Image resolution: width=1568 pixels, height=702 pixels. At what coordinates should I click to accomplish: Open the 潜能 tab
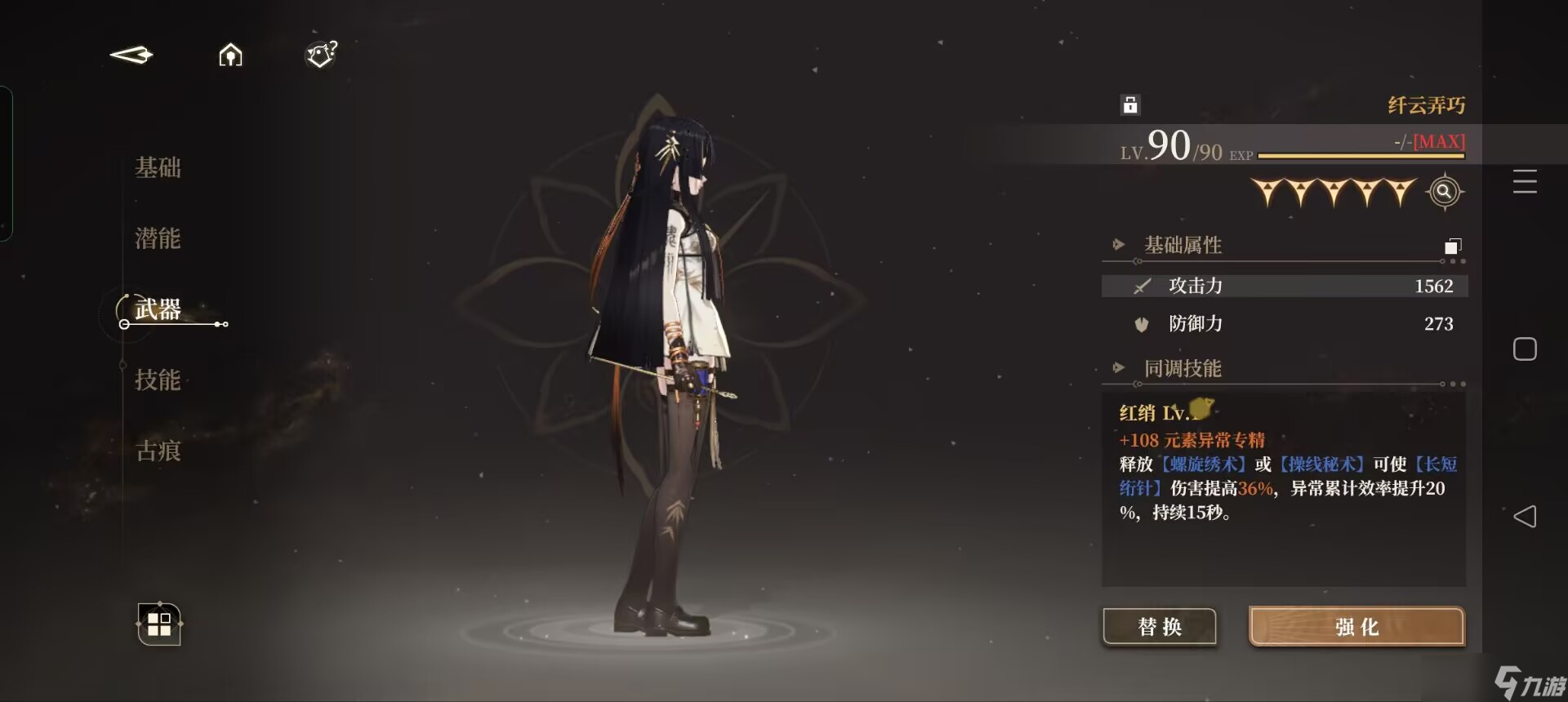(x=158, y=238)
